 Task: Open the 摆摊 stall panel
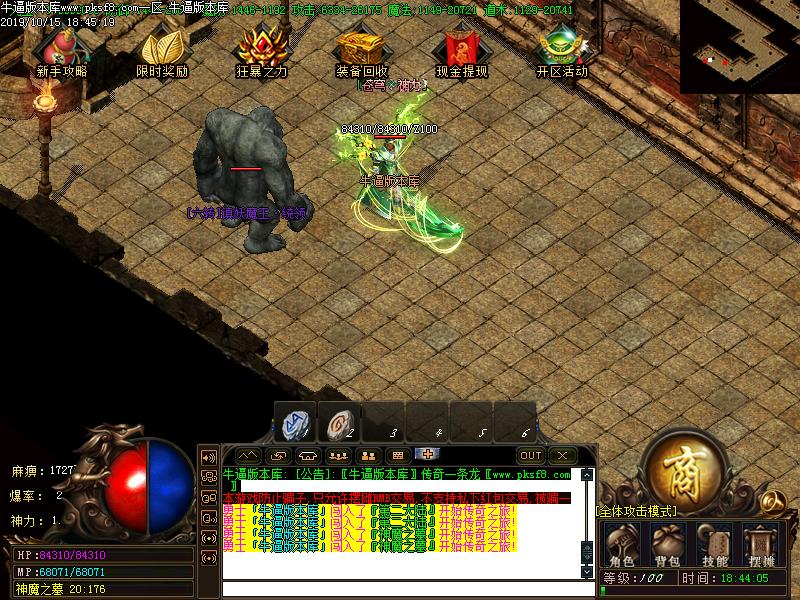pyautogui.click(x=760, y=545)
